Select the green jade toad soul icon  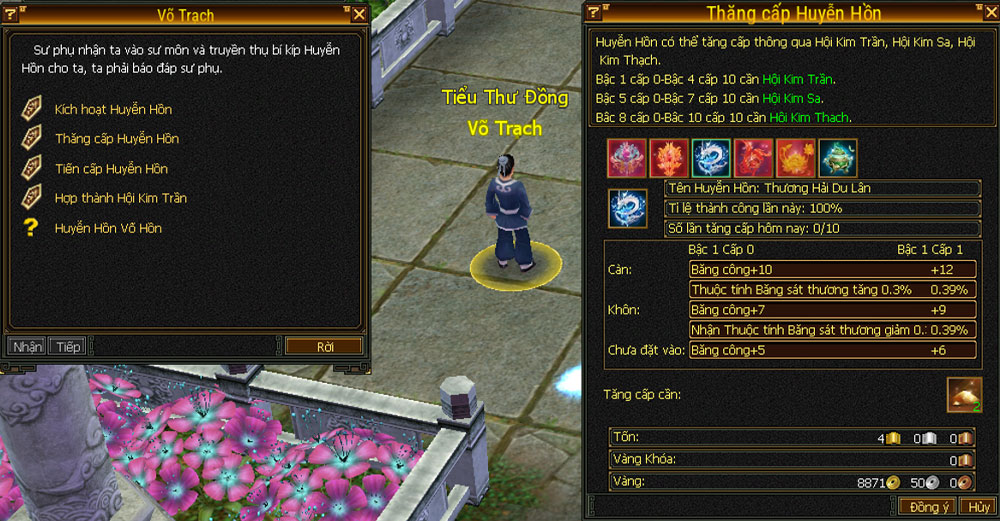[x=837, y=158]
